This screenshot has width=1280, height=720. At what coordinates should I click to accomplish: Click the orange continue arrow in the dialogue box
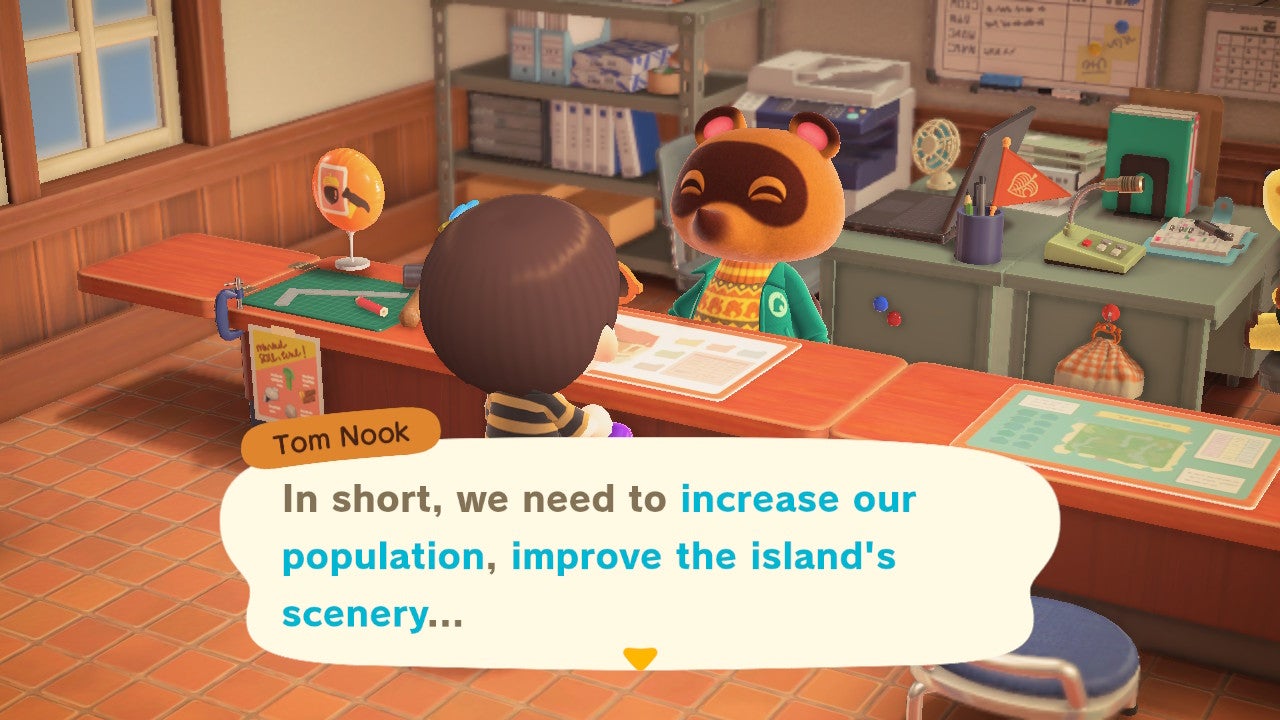pos(641,659)
